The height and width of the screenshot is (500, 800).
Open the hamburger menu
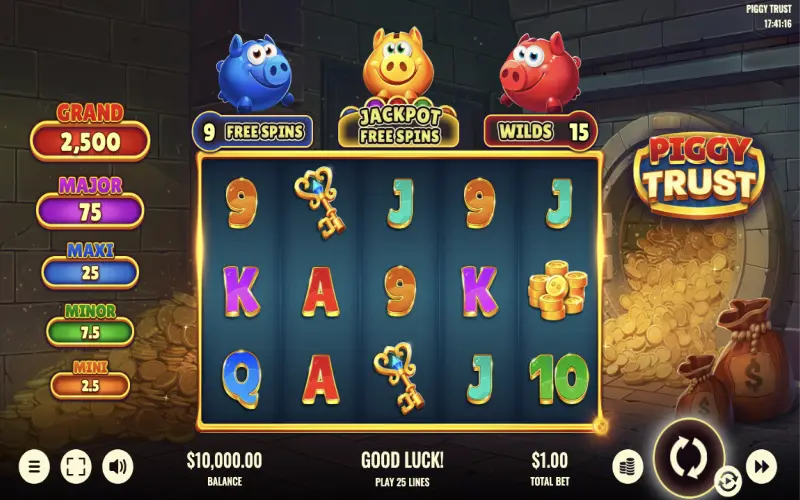pos(34,465)
